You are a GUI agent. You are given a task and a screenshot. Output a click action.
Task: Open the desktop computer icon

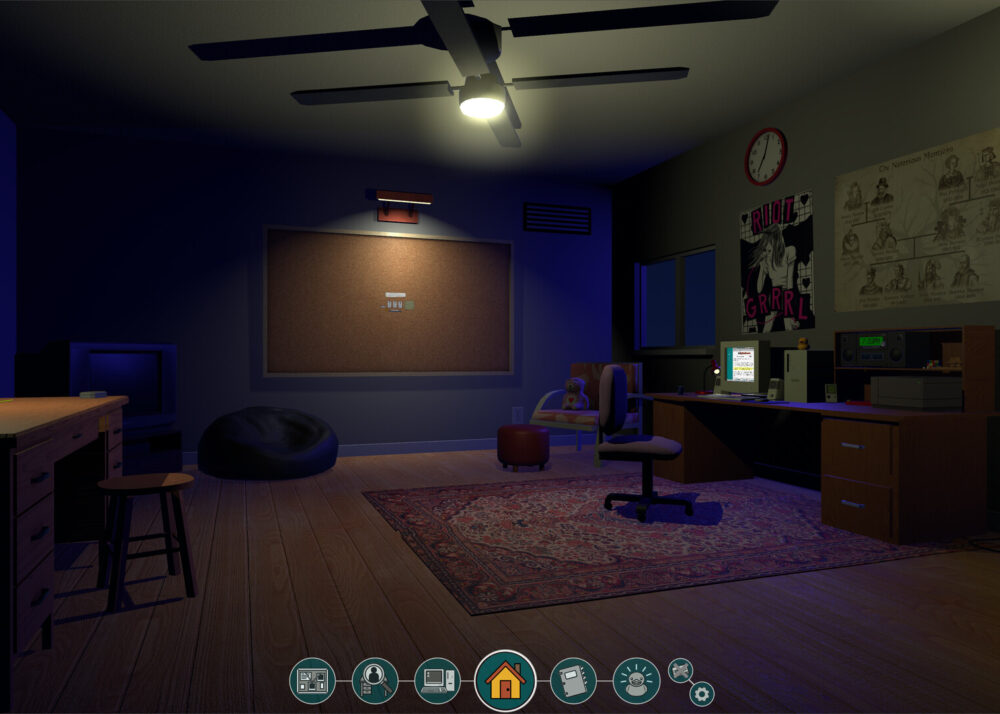(x=438, y=680)
